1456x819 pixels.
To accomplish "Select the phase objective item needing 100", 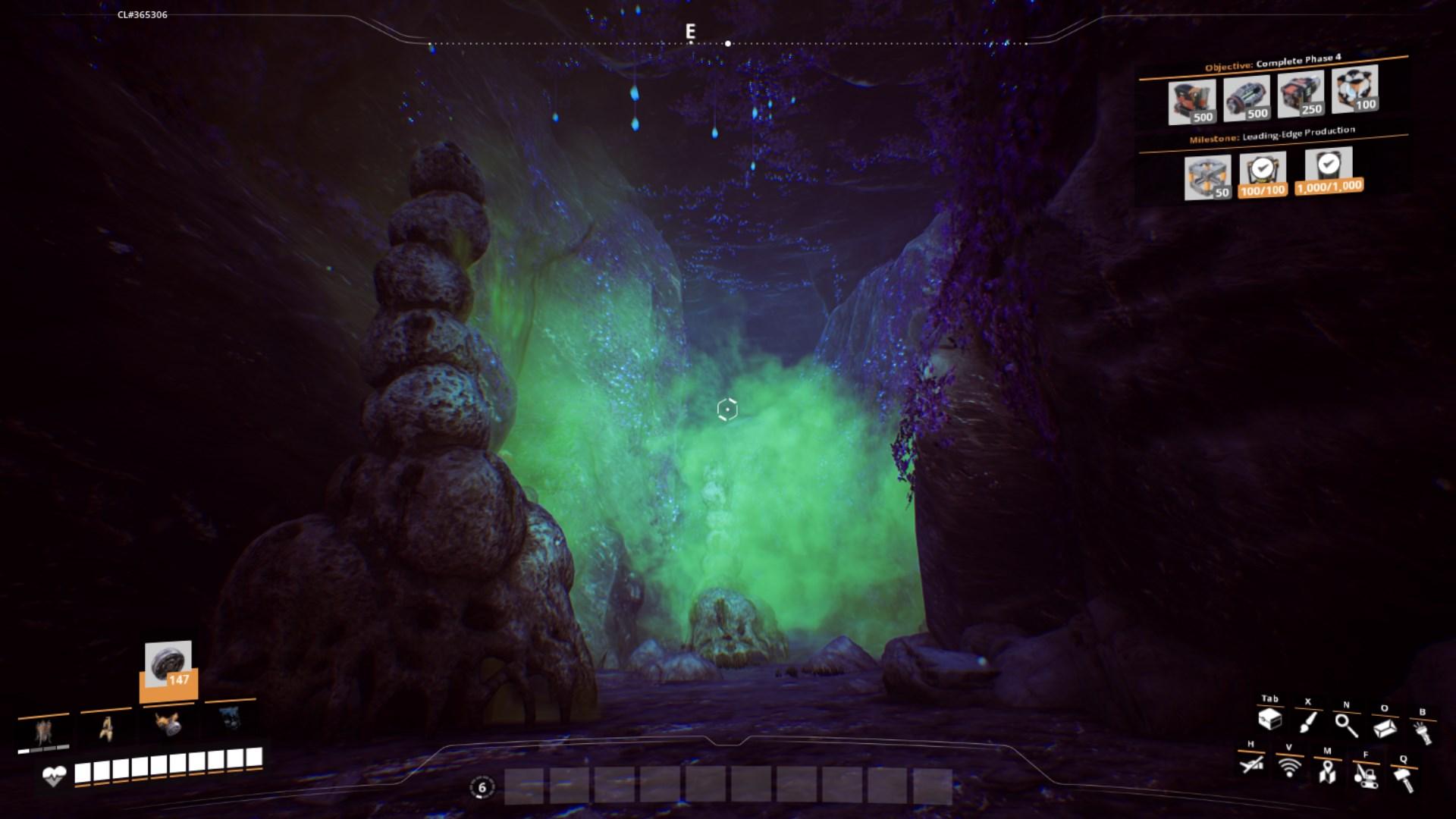I will (1354, 89).
